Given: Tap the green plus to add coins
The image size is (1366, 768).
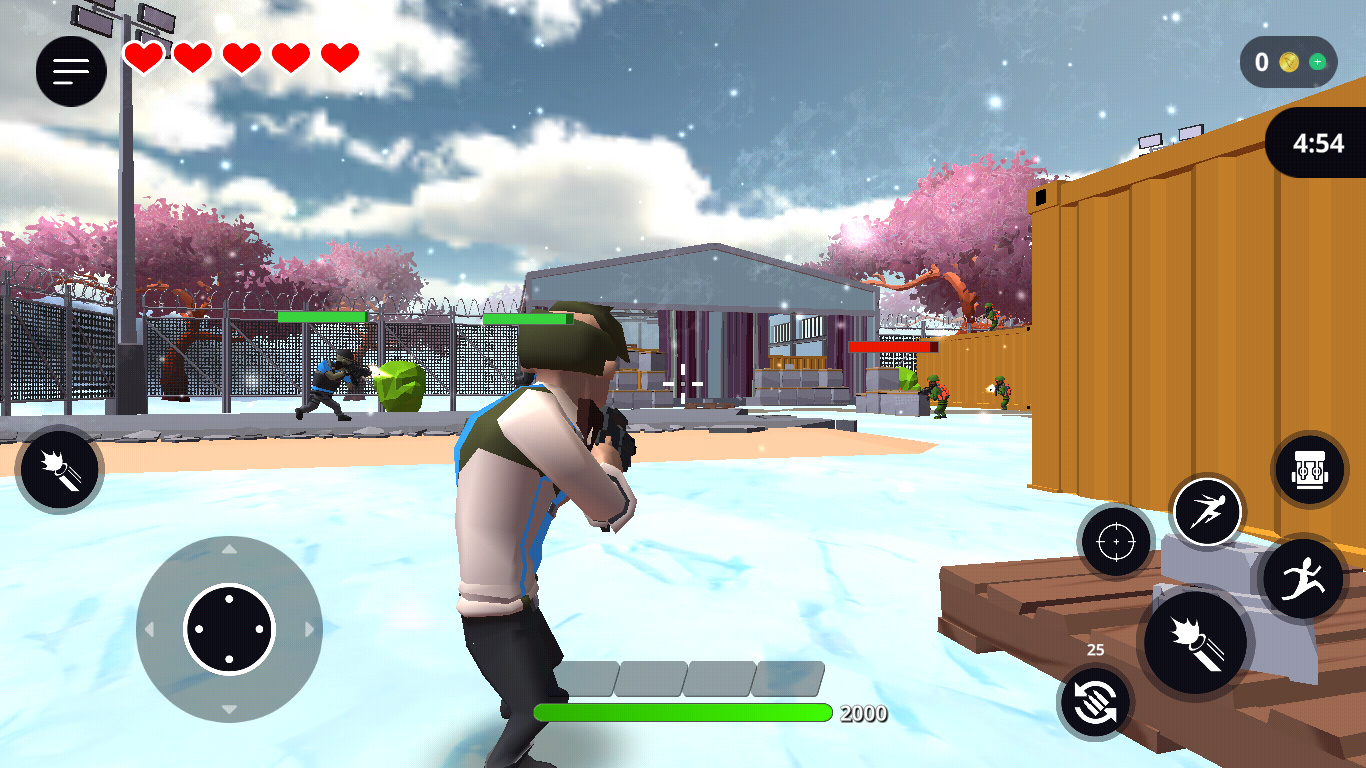Looking at the screenshot, I should click(1317, 62).
